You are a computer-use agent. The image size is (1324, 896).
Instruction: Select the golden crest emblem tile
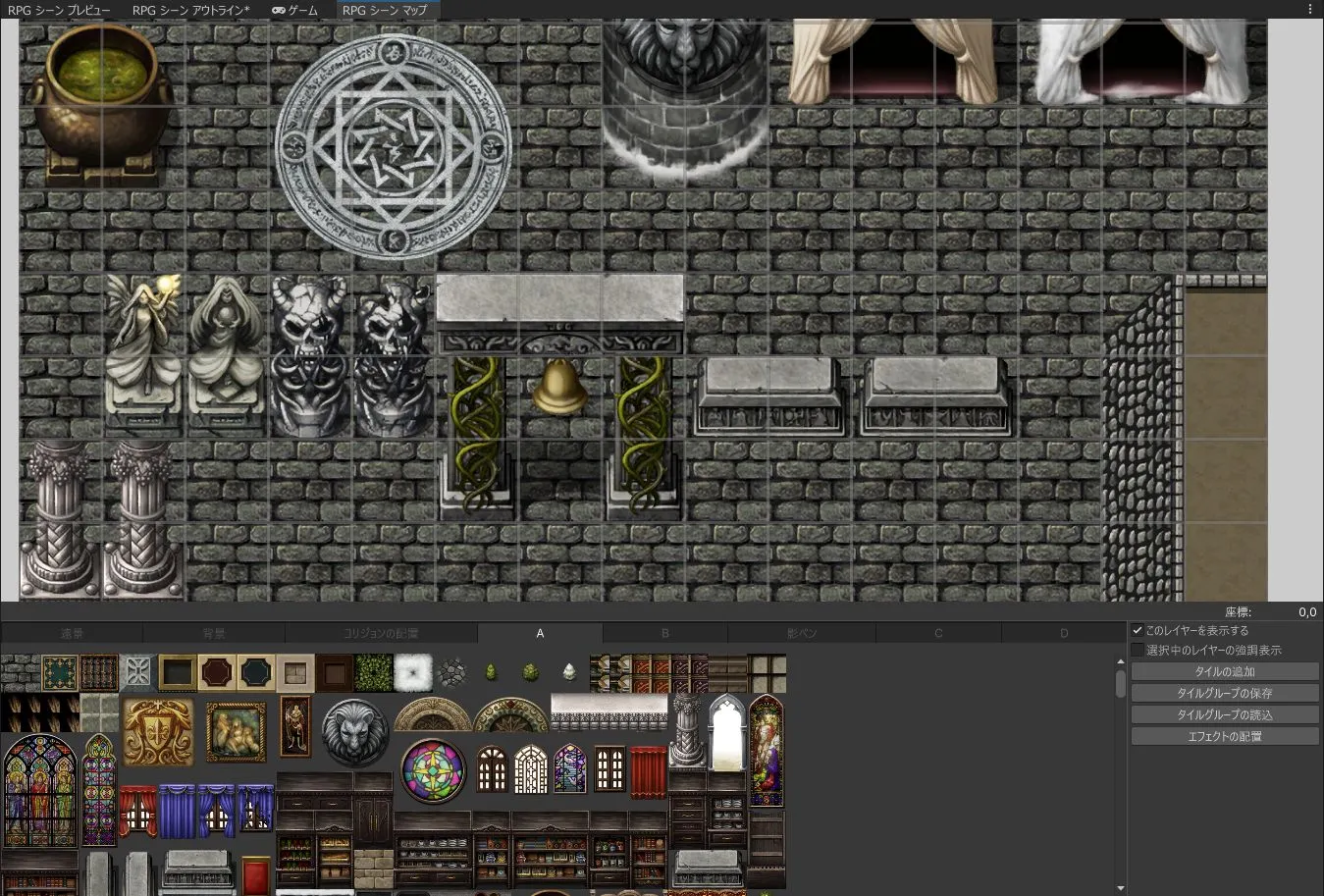tap(158, 732)
